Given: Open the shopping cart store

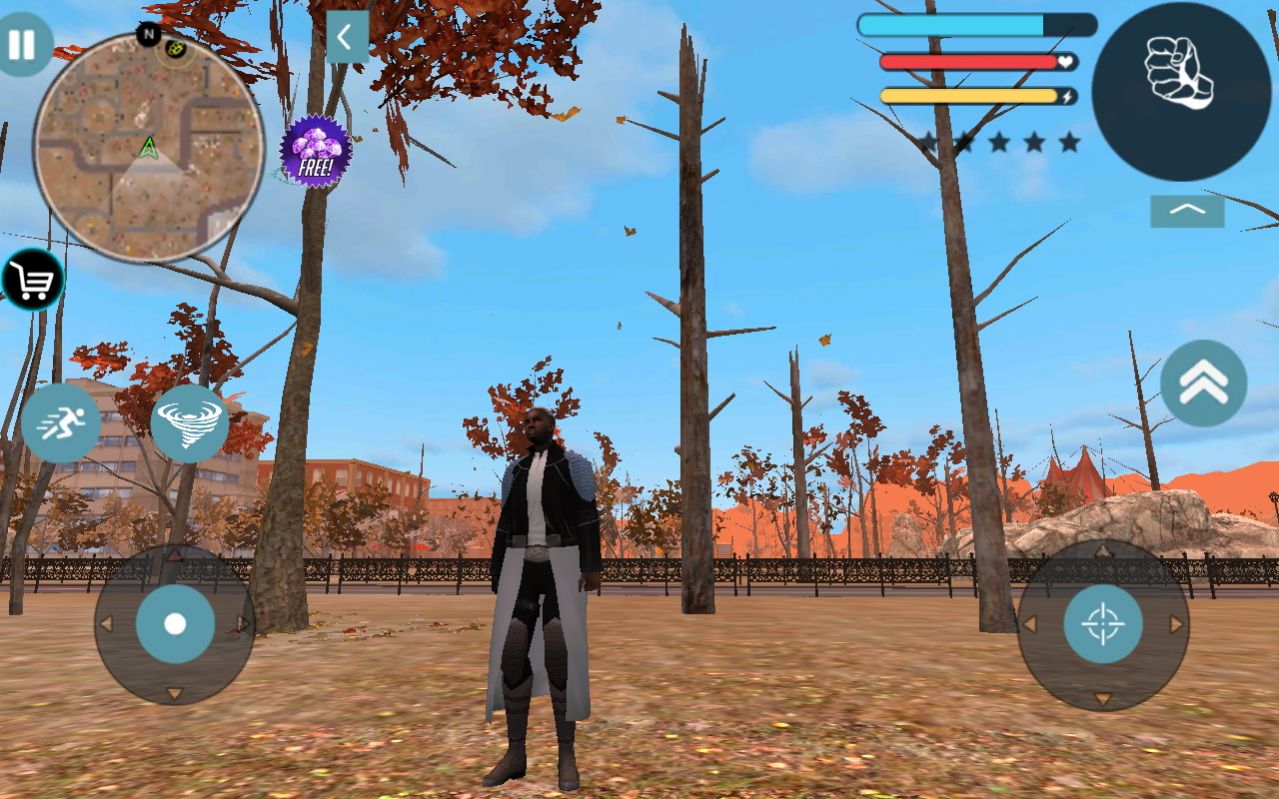Looking at the screenshot, I should click(32, 281).
